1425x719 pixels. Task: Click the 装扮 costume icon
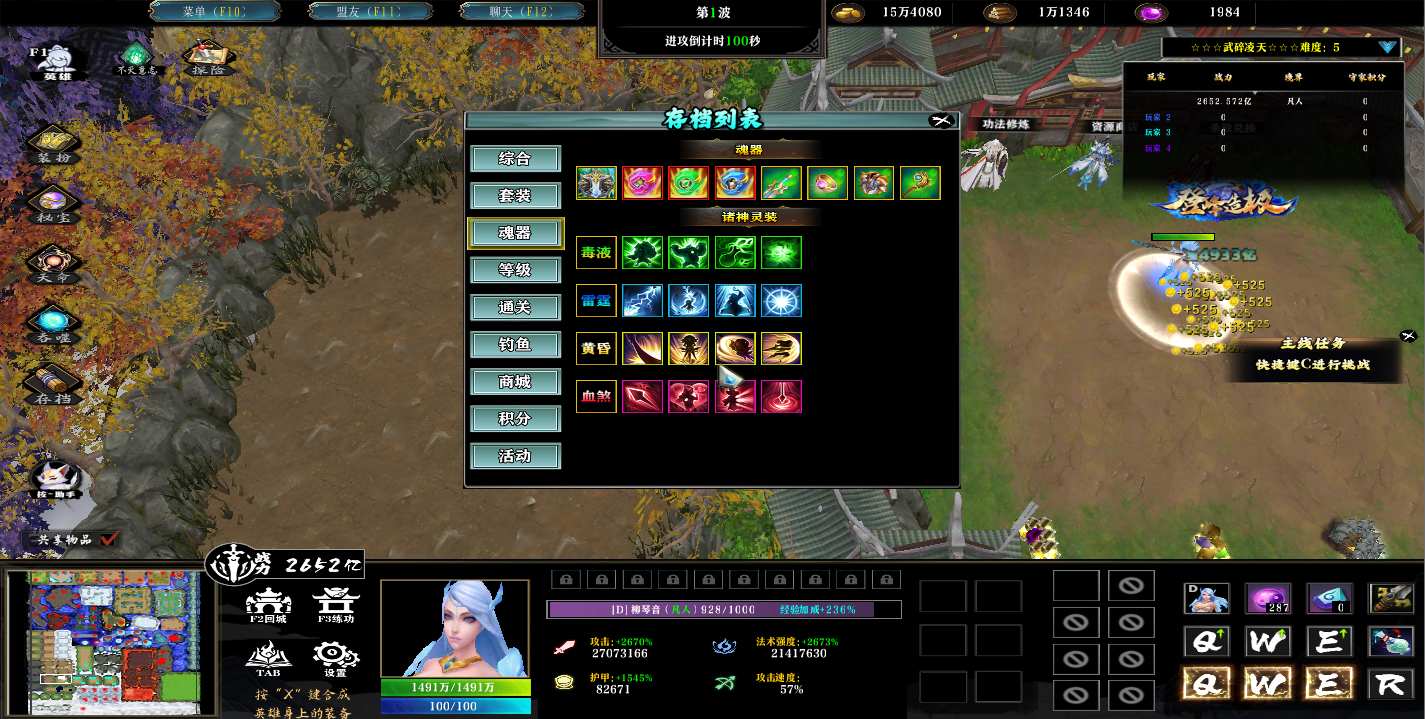(x=54, y=145)
